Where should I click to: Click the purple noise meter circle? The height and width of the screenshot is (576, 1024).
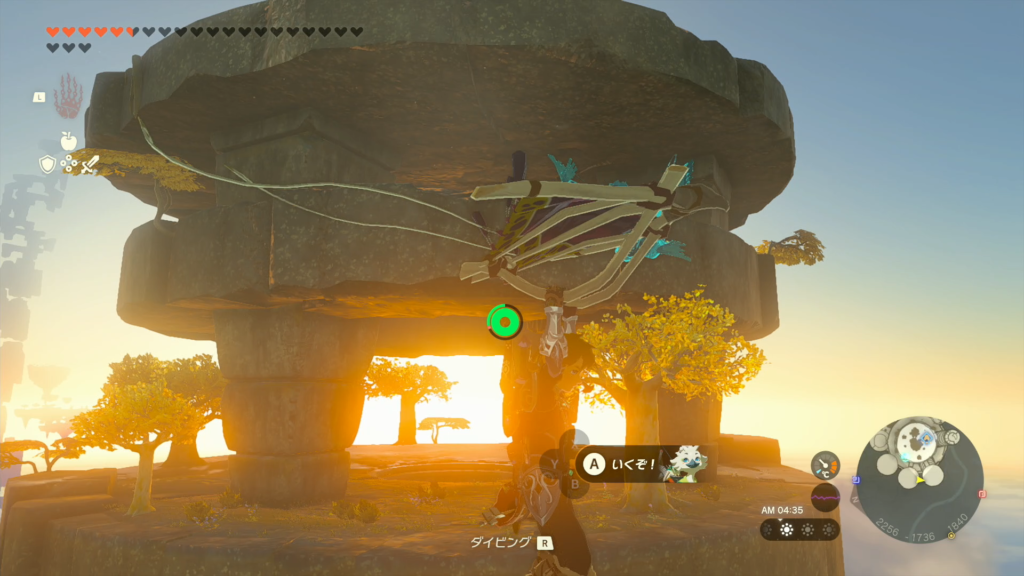coord(825,496)
